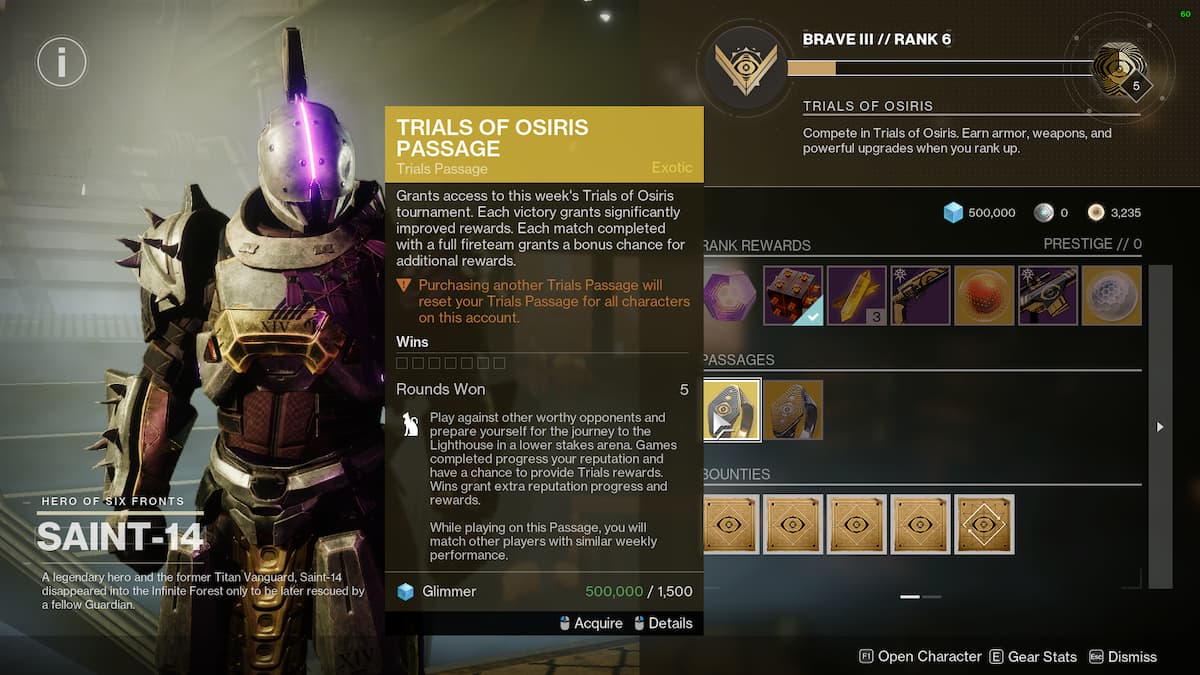Screen dimensions: 1200x675
Task: Select the bounty with the arrowed diamond emblem
Action: tap(984, 524)
